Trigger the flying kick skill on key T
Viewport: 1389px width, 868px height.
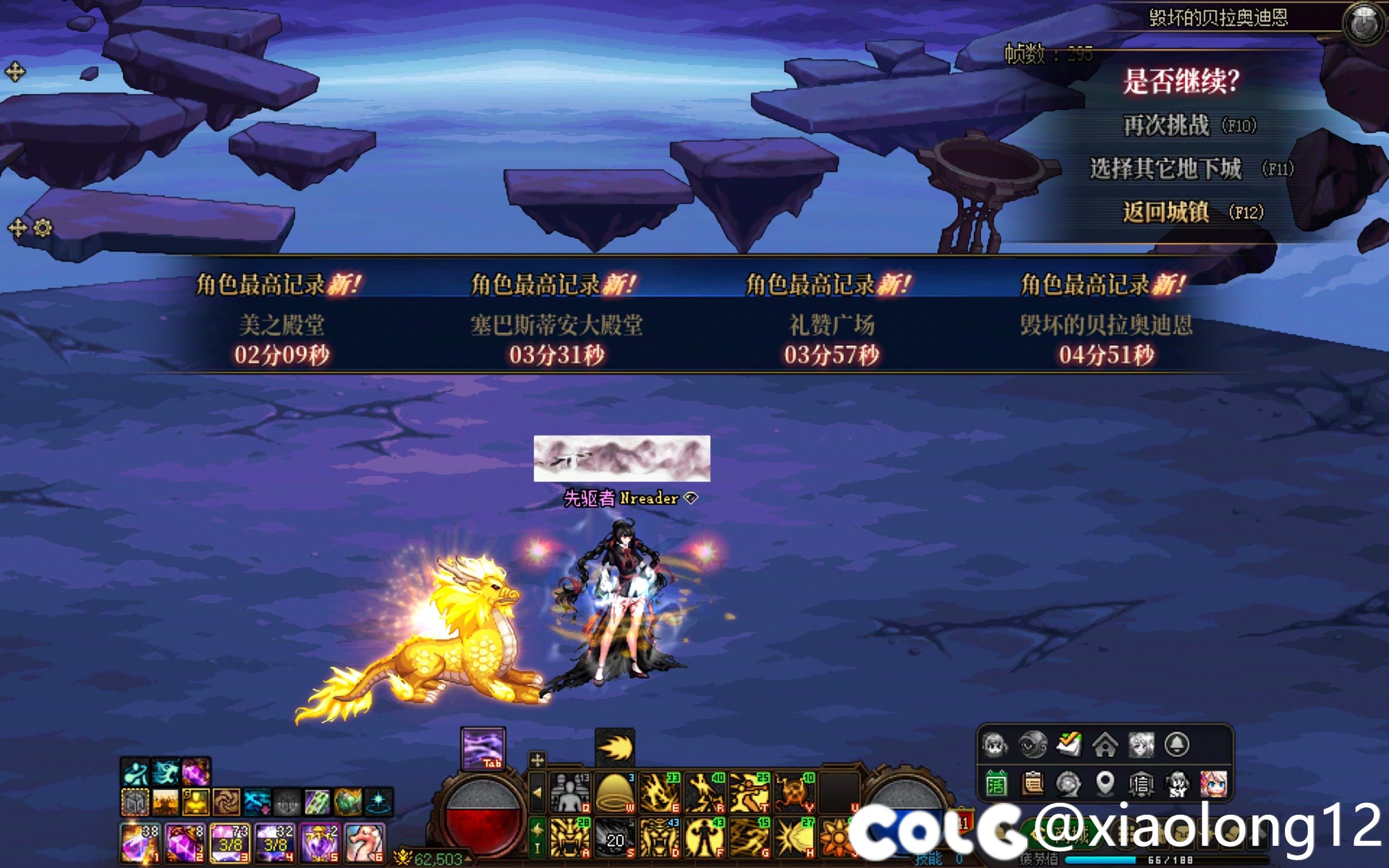749,793
